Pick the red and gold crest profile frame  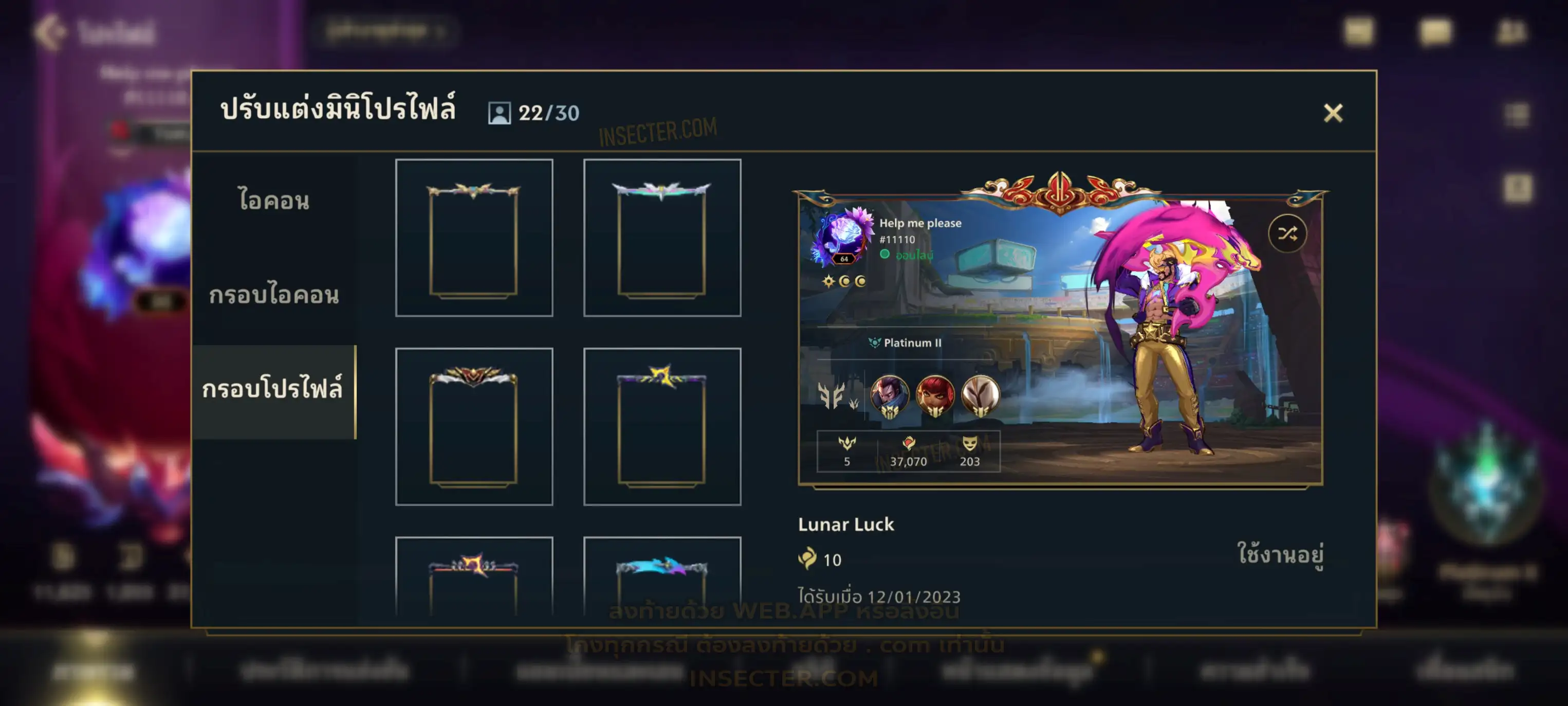click(474, 427)
